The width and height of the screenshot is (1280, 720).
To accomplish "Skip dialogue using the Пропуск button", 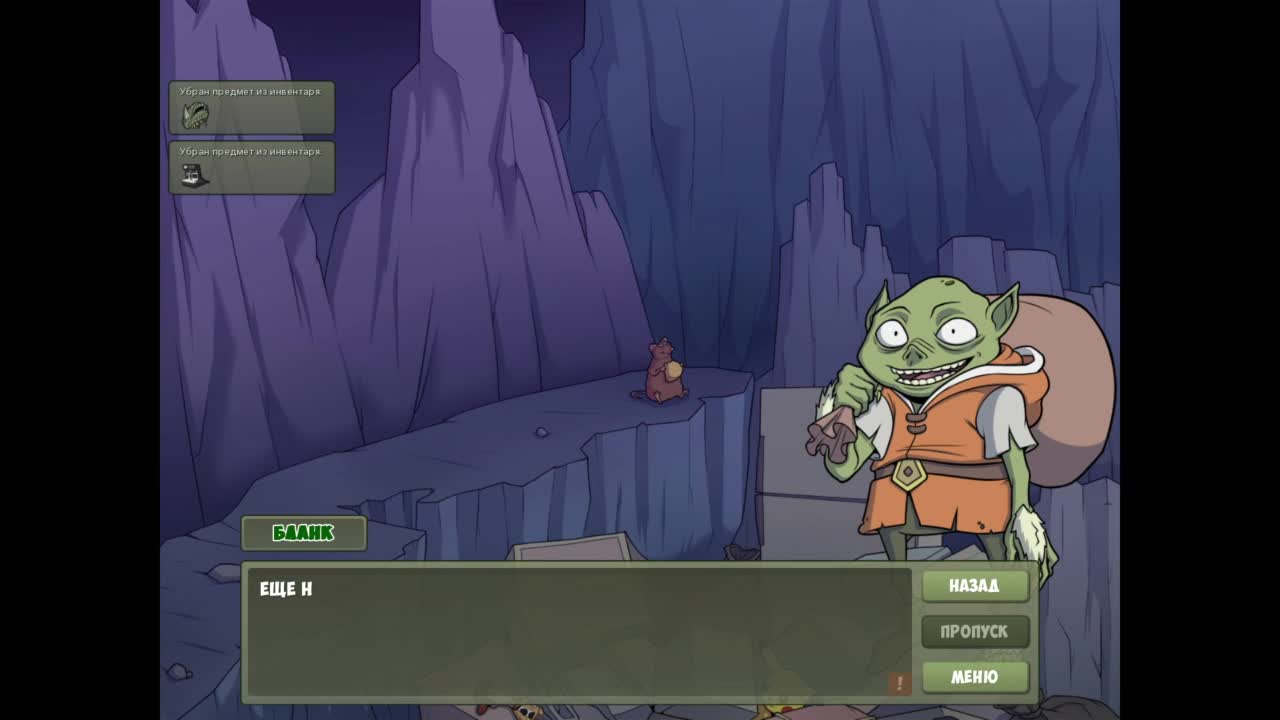I will [x=974, y=631].
